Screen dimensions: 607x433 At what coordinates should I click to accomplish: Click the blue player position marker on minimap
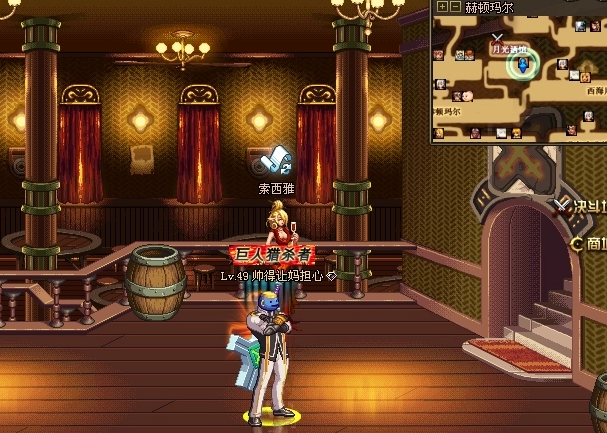click(x=520, y=66)
